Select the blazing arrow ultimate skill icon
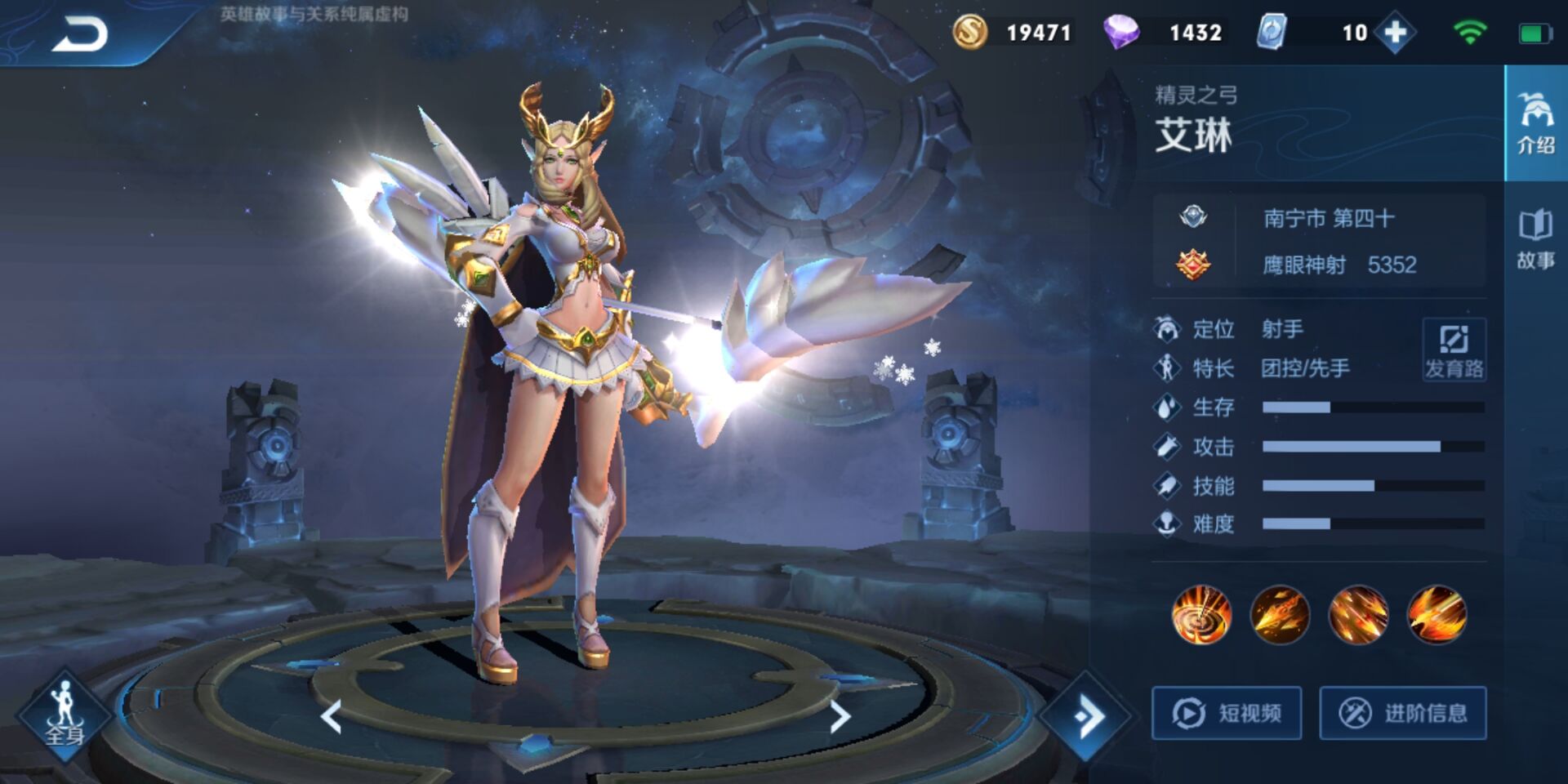The image size is (1568, 784). click(x=1437, y=615)
